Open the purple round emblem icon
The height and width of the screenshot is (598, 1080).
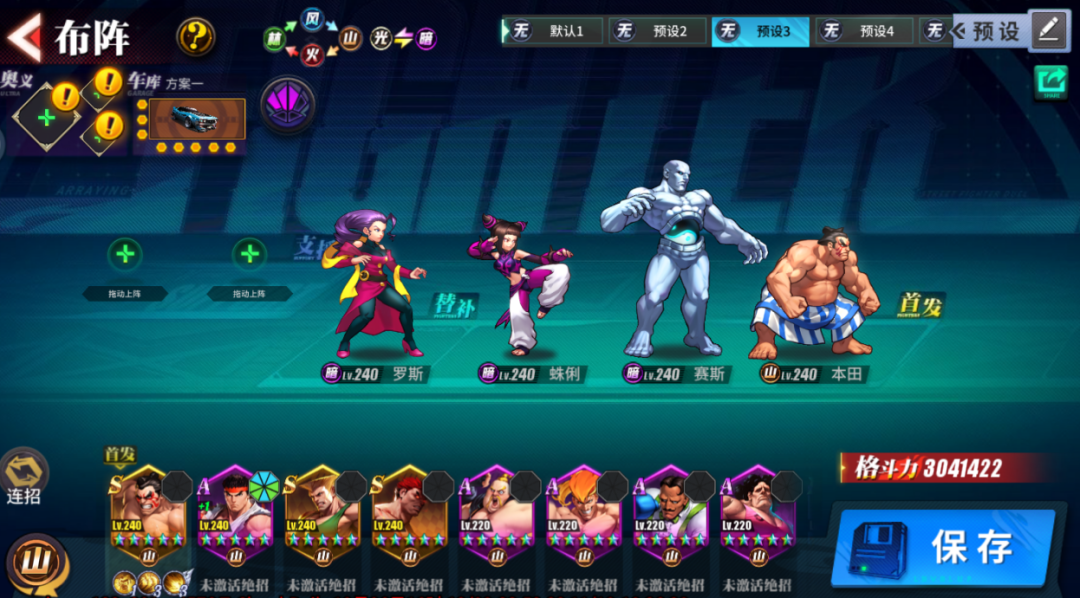tap(288, 105)
